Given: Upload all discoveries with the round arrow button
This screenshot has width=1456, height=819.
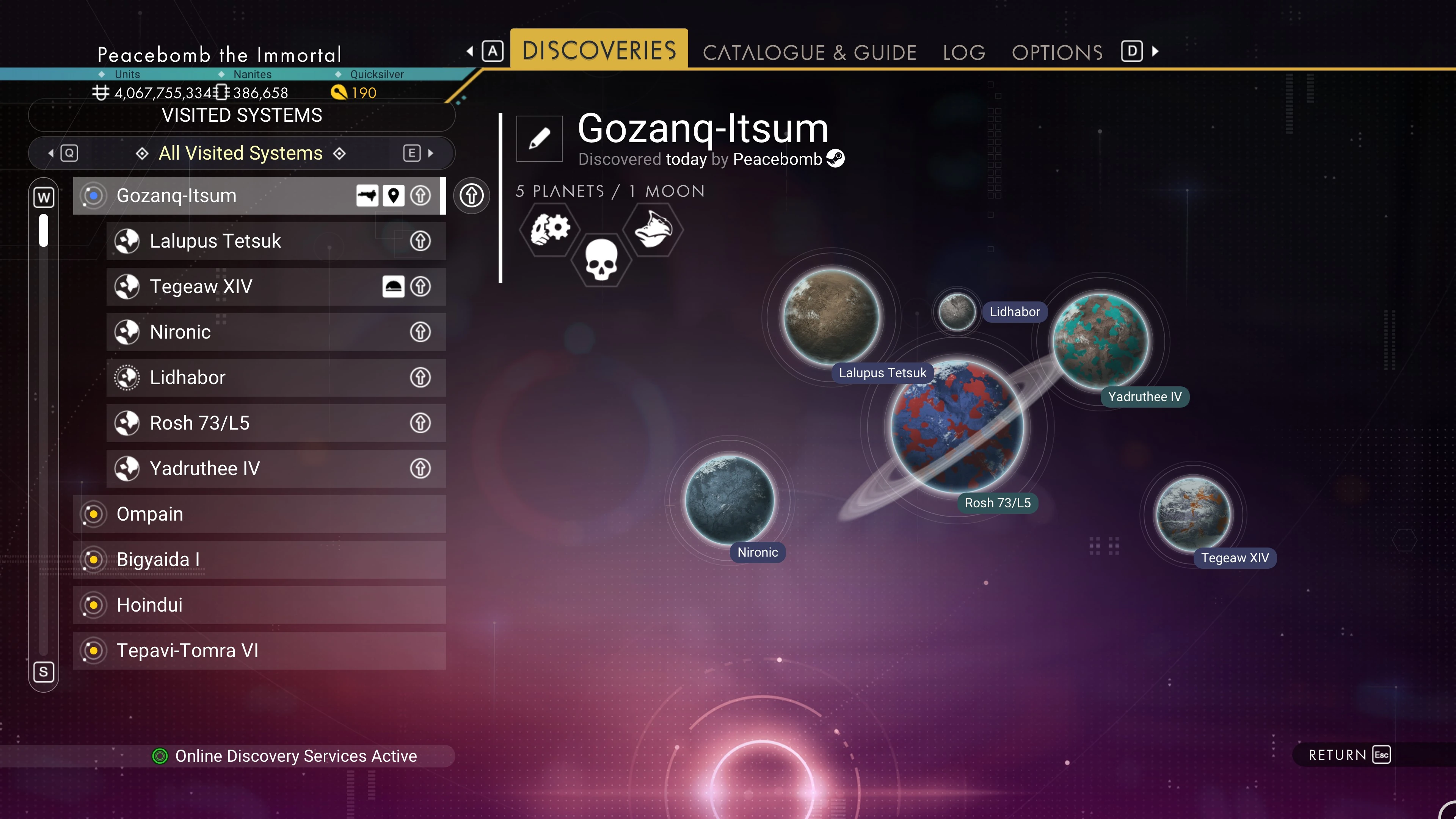Looking at the screenshot, I should (471, 196).
